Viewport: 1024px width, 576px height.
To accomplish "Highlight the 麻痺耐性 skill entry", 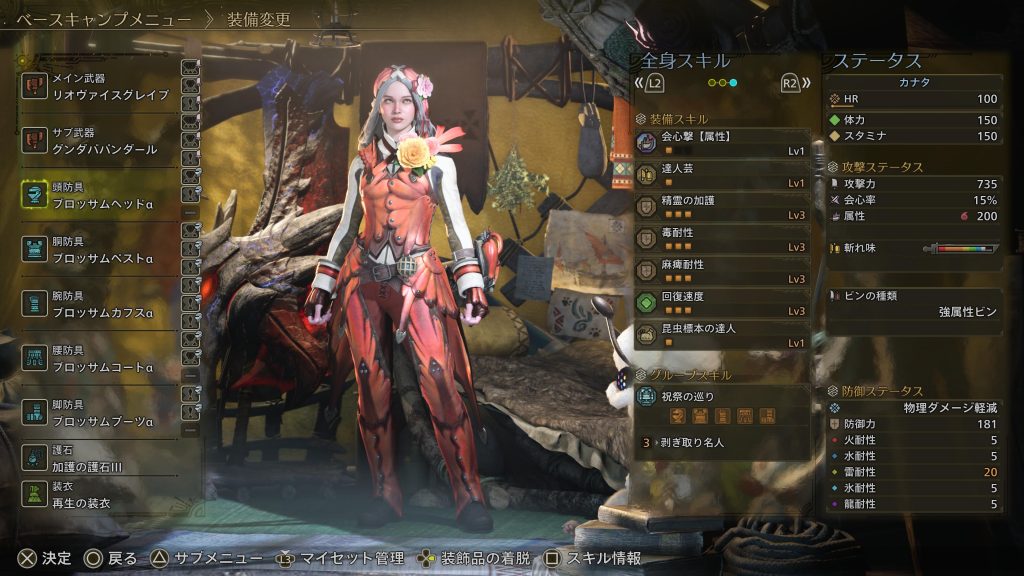I will pos(722,271).
